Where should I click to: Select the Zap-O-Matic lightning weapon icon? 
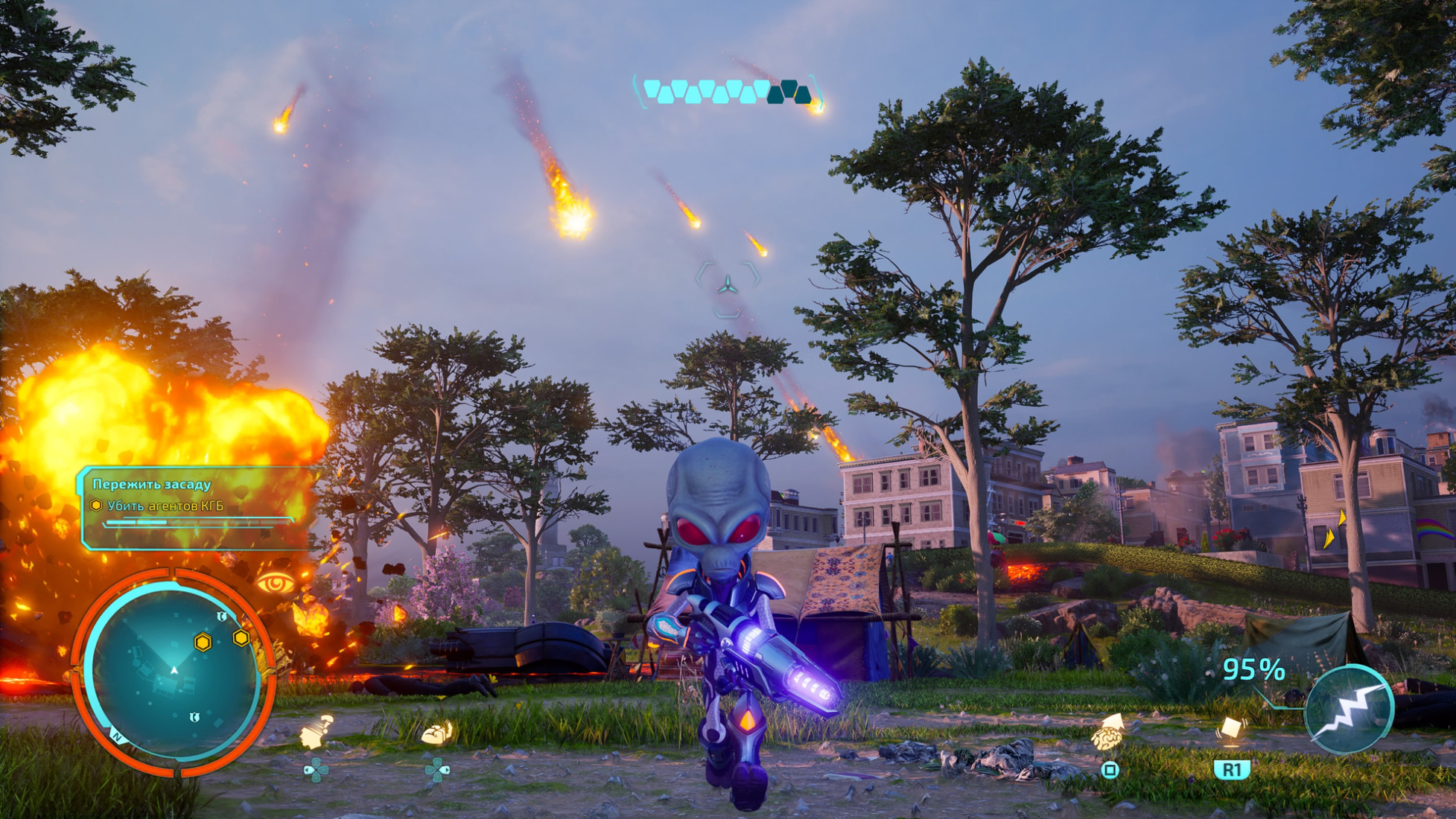tap(1348, 710)
